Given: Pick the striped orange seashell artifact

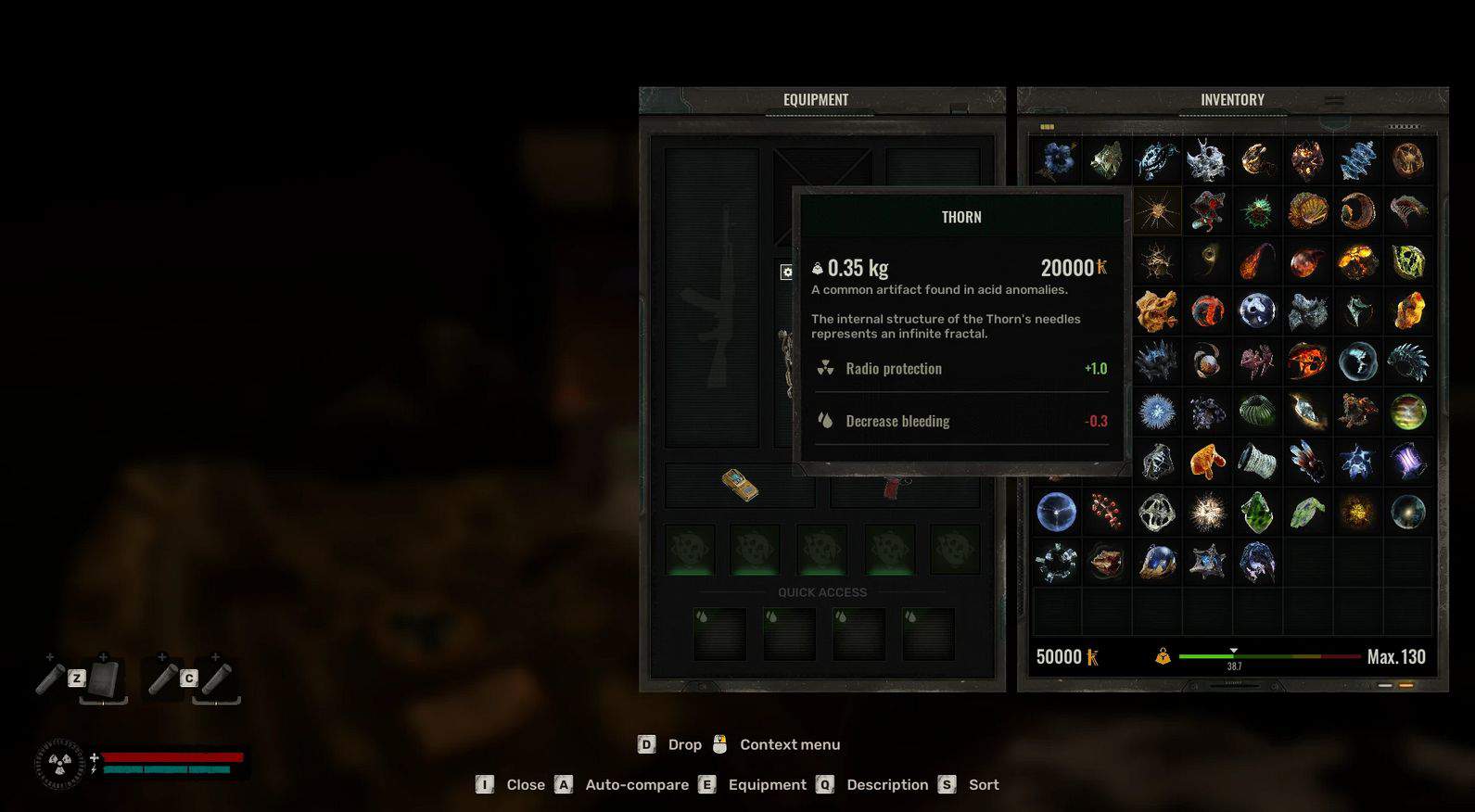Looking at the screenshot, I should 1307,211.
